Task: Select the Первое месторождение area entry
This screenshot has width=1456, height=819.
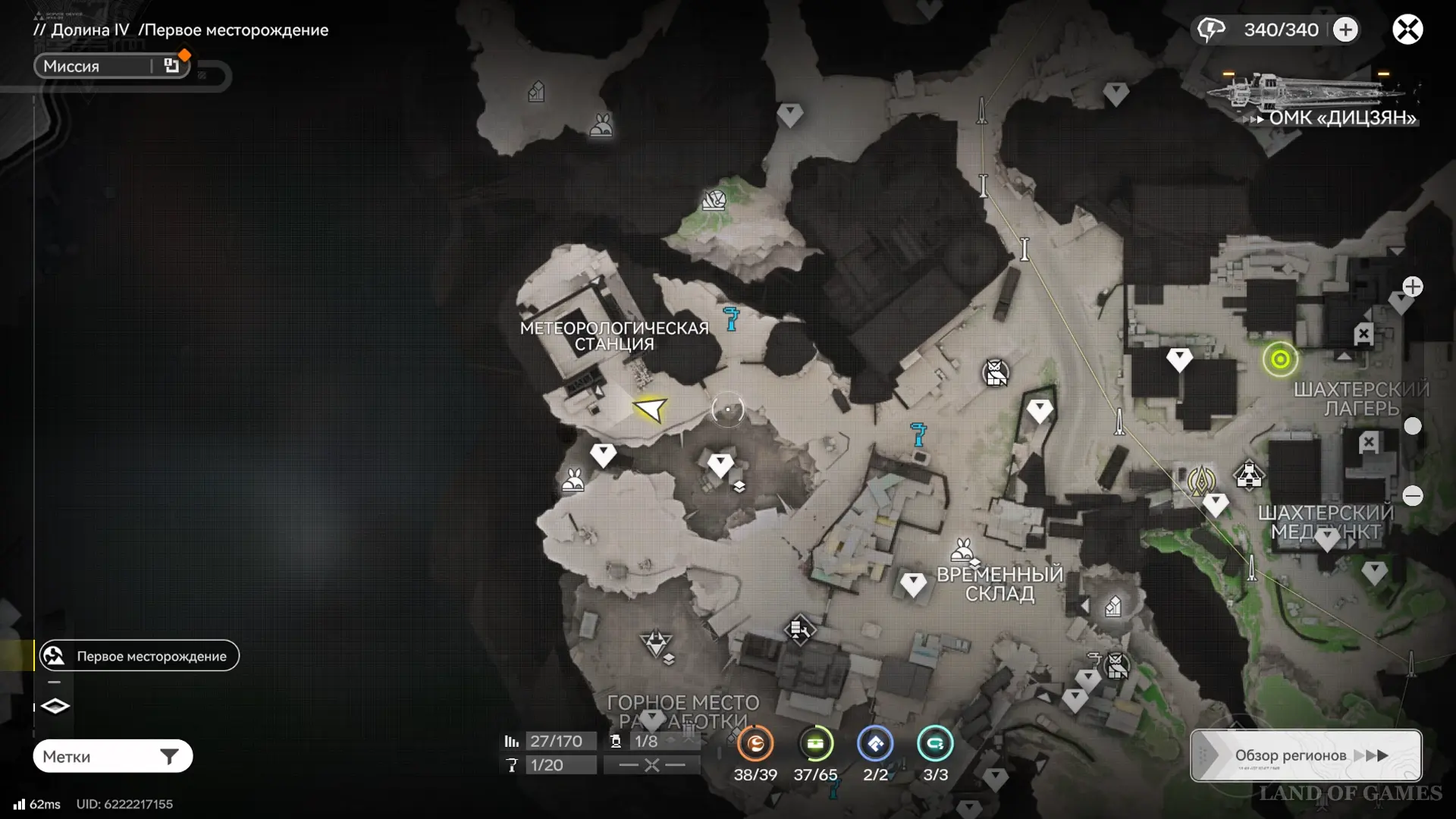Action: pyautogui.click(x=140, y=656)
